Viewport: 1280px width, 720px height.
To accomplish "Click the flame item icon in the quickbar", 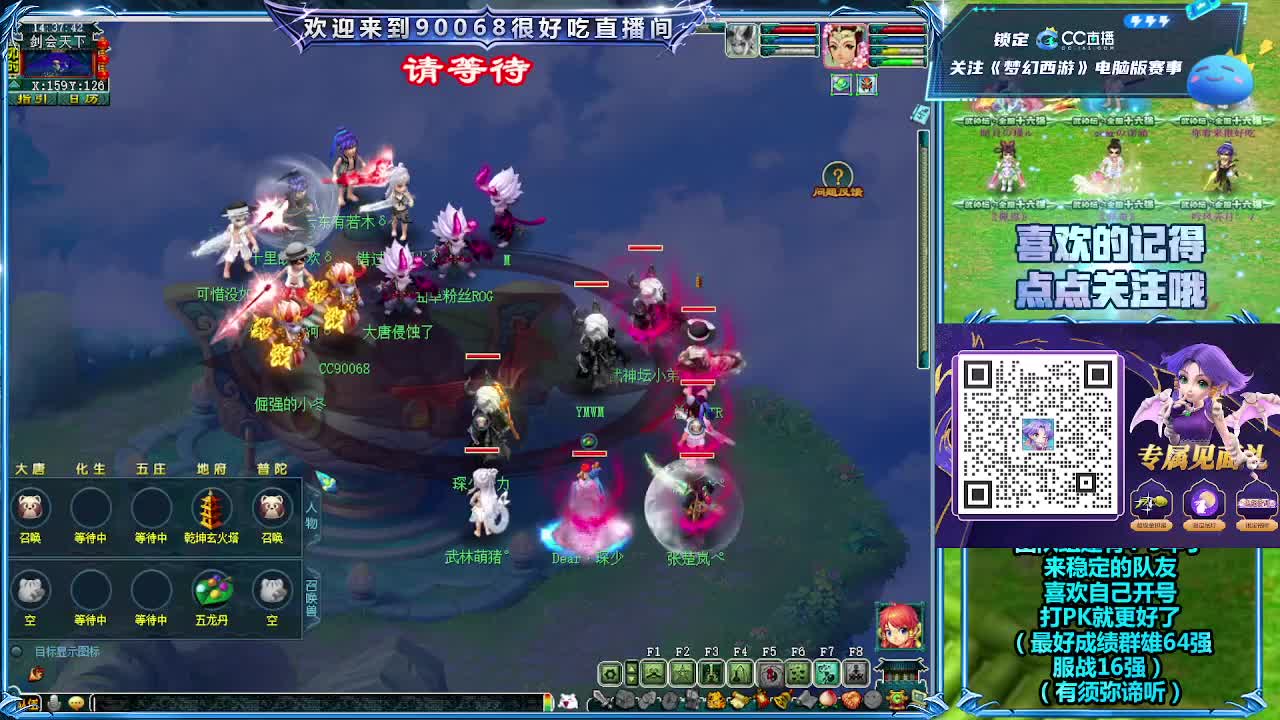I will pos(761,698).
